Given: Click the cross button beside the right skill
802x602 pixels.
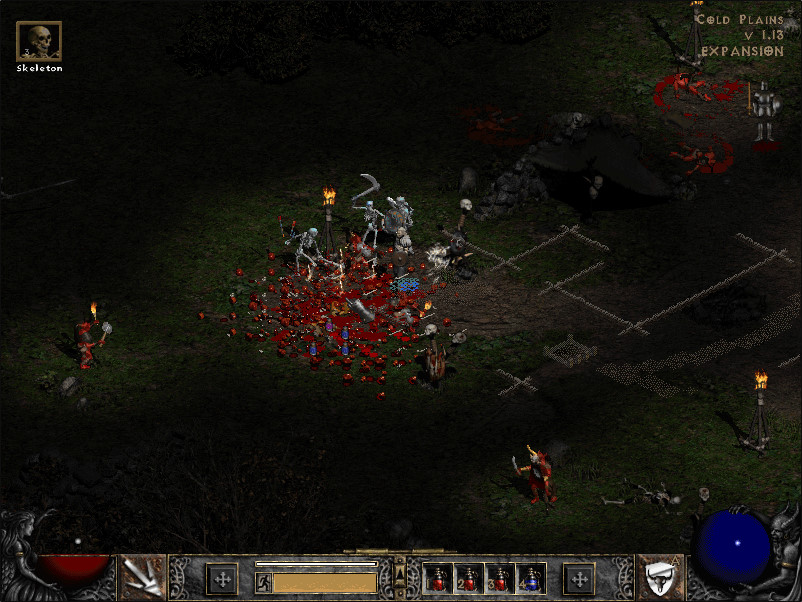Looking at the screenshot, I should [579, 578].
